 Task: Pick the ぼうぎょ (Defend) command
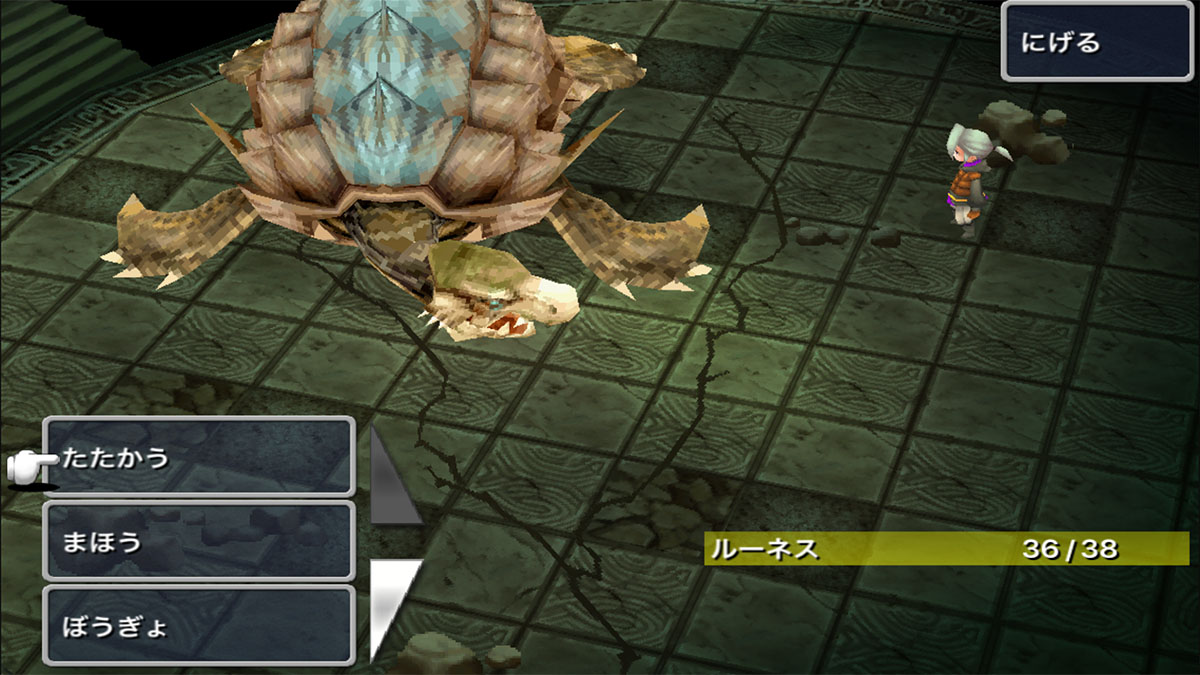tap(200, 626)
